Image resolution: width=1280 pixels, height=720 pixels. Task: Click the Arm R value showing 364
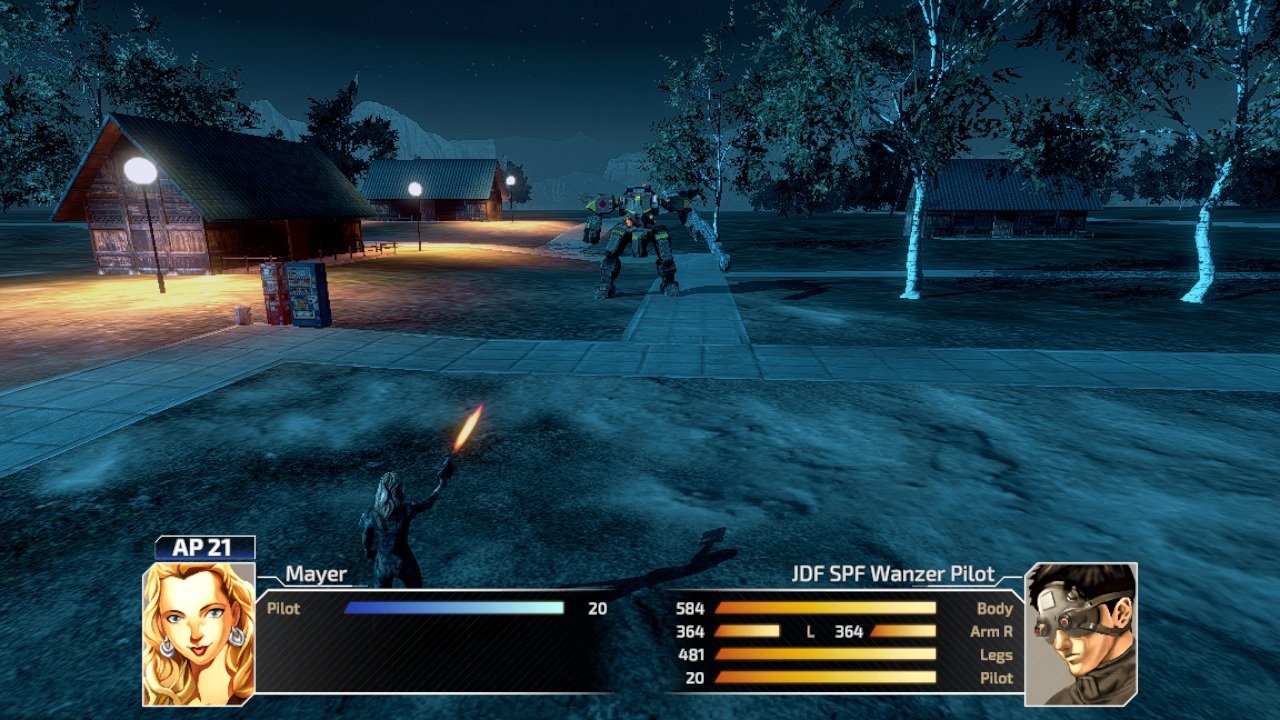690,631
